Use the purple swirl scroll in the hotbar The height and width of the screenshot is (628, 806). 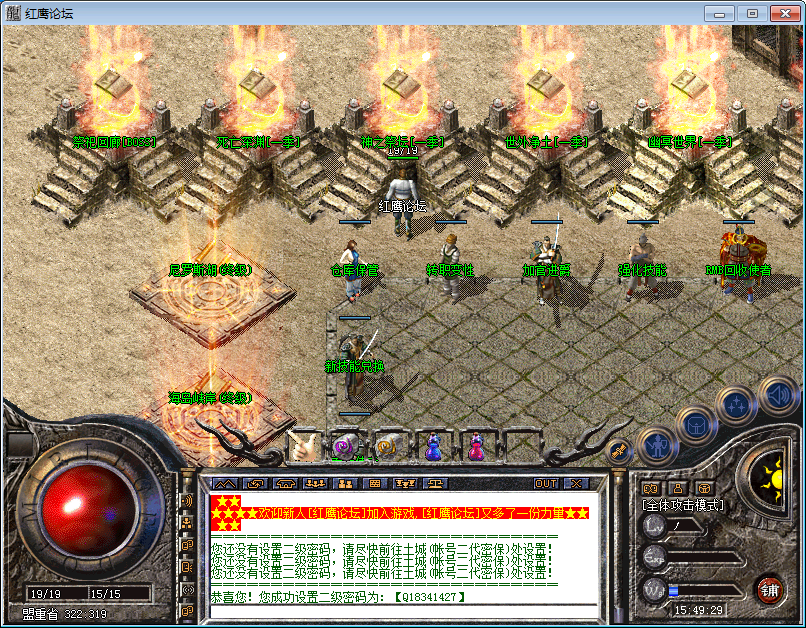tap(345, 446)
